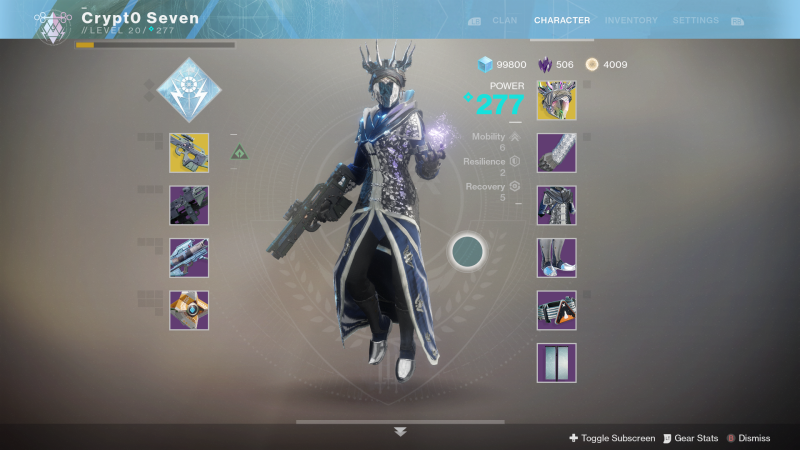
Task: Open the gauntlets armor slot
Action: click(x=557, y=153)
